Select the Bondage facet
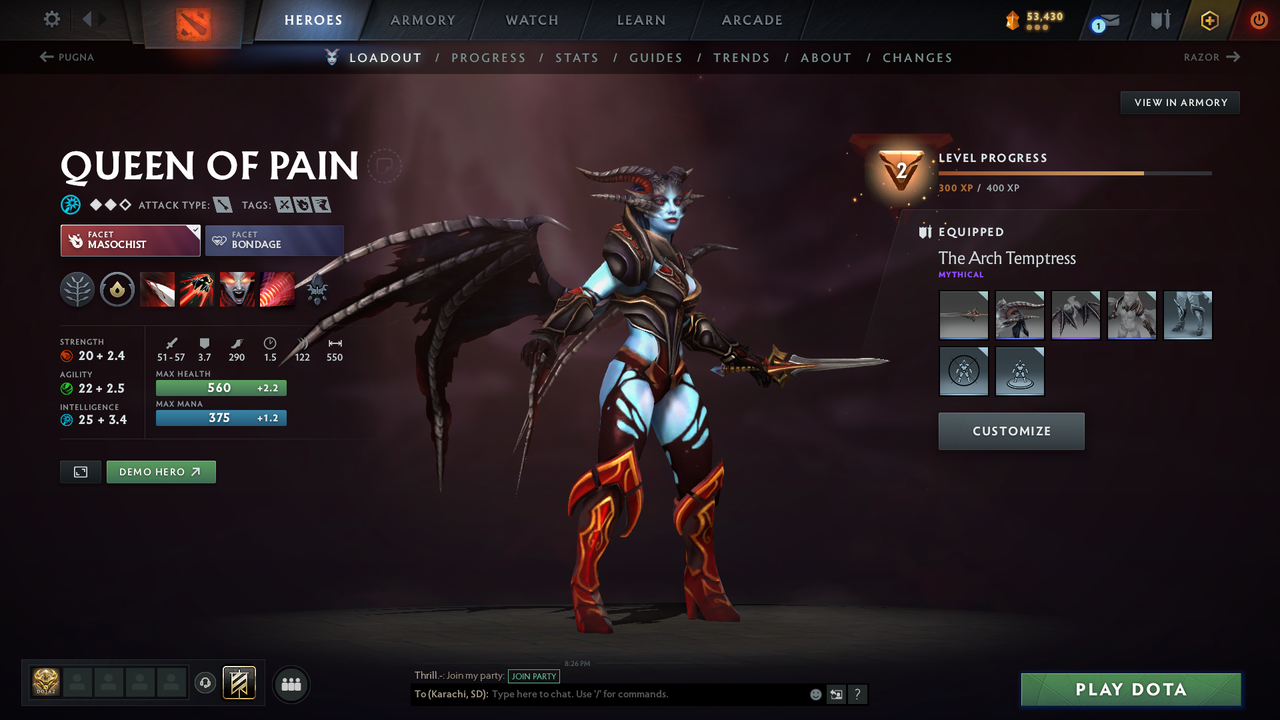The image size is (1280, 720). (275, 240)
